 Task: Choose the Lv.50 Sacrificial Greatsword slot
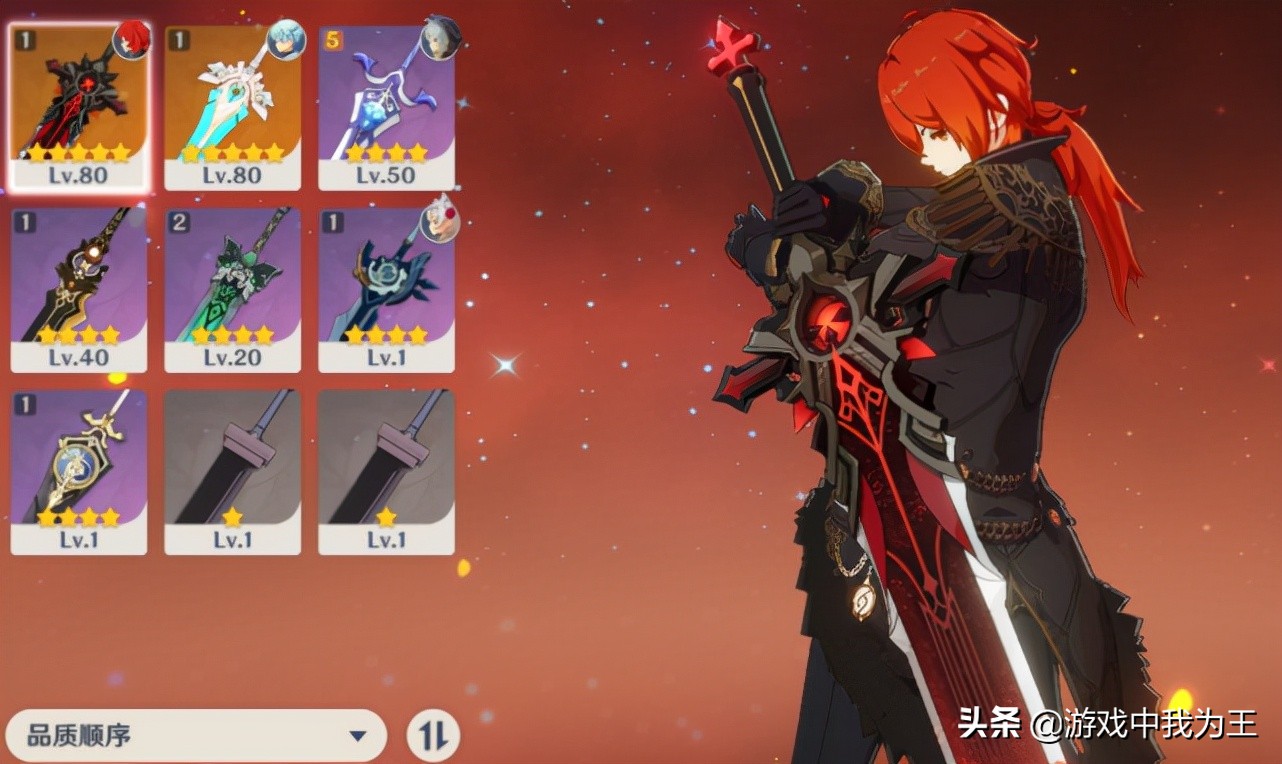pos(386,107)
